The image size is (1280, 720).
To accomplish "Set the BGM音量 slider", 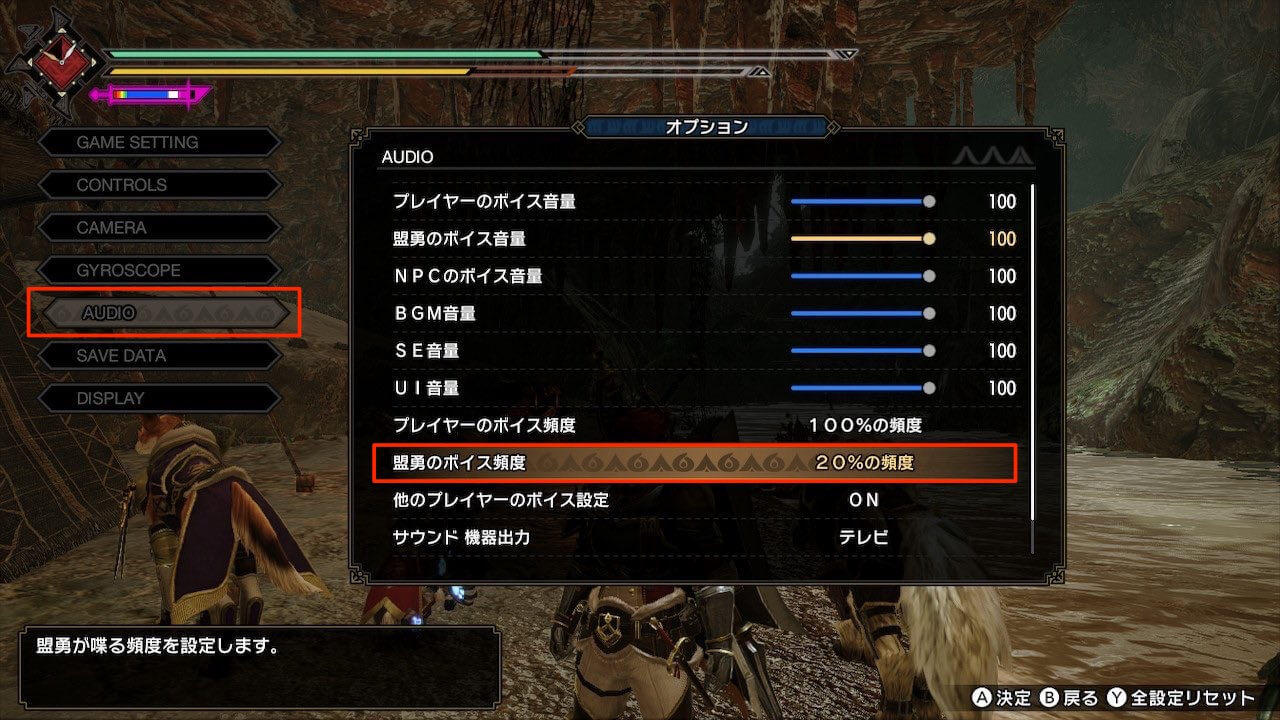I will 862,313.
